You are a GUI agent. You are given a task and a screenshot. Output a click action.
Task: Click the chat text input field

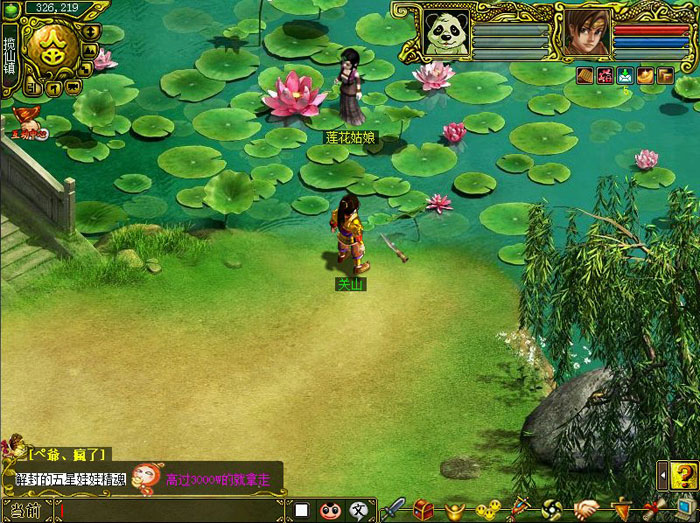[x=170, y=510]
